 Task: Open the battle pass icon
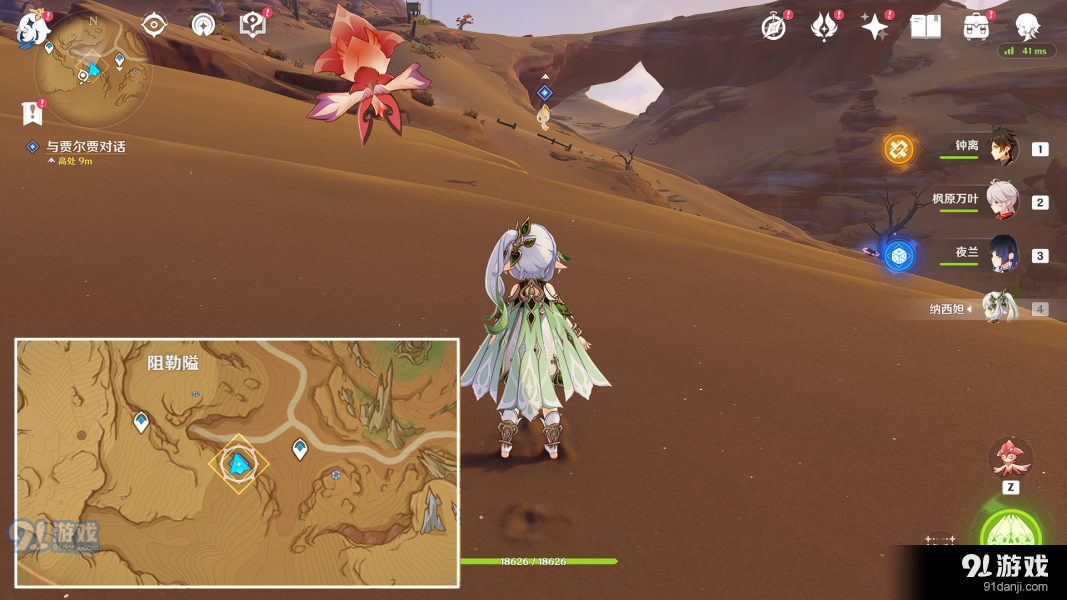[824, 27]
